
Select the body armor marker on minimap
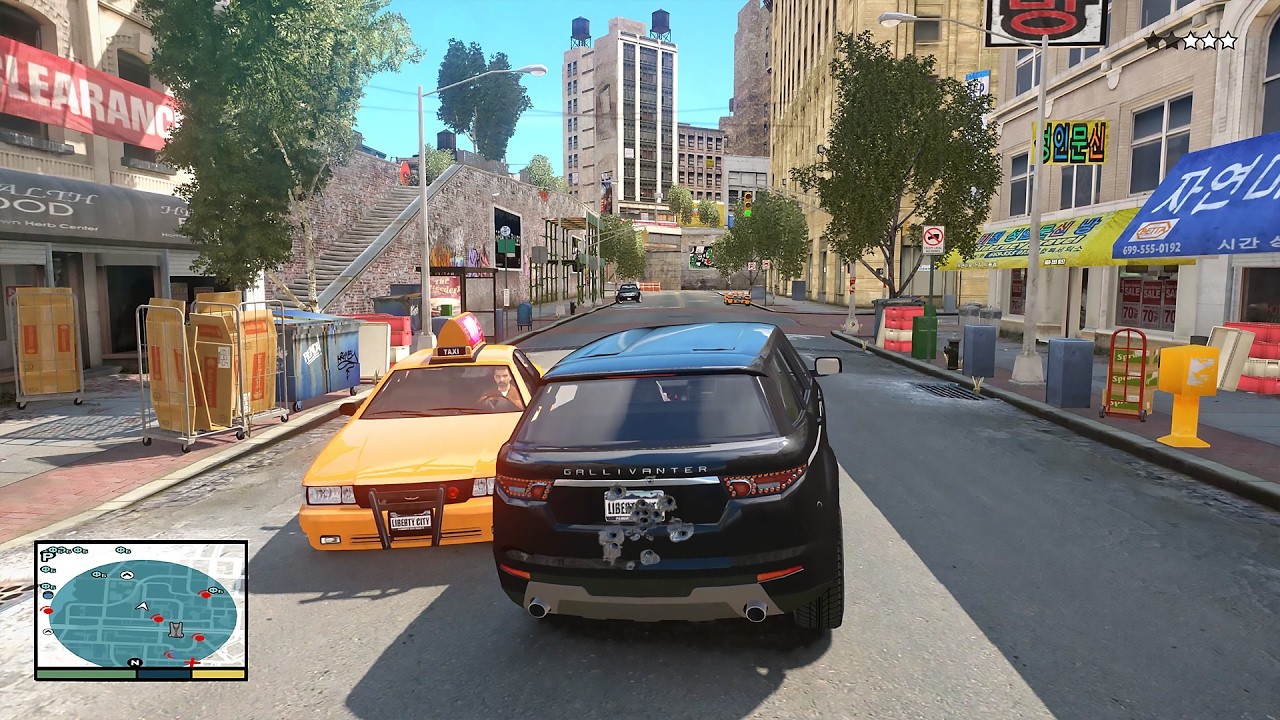pos(176,629)
